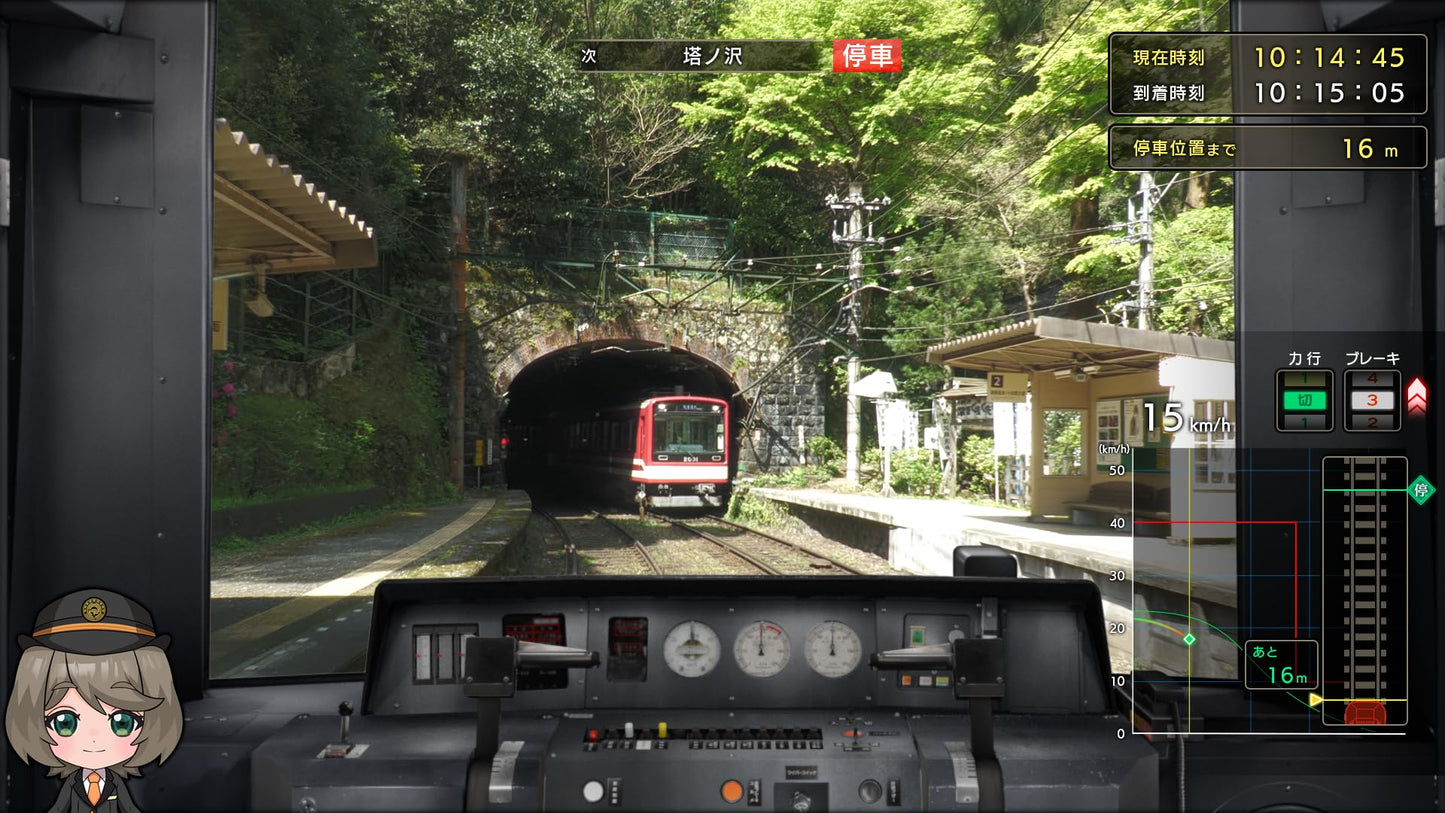Select the 力行 power notch indicator
The image size is (1445, 813).
1303,398
